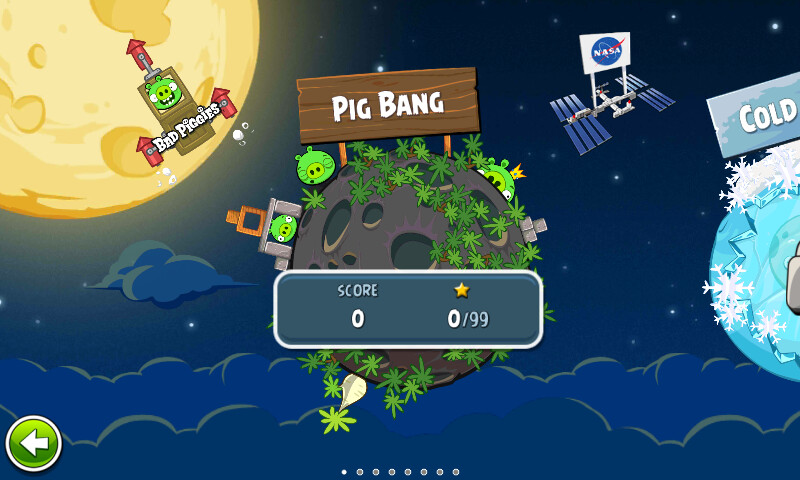800x480 pixels.
Task: Go back using the green arrow button
Action: pos(33,444)
